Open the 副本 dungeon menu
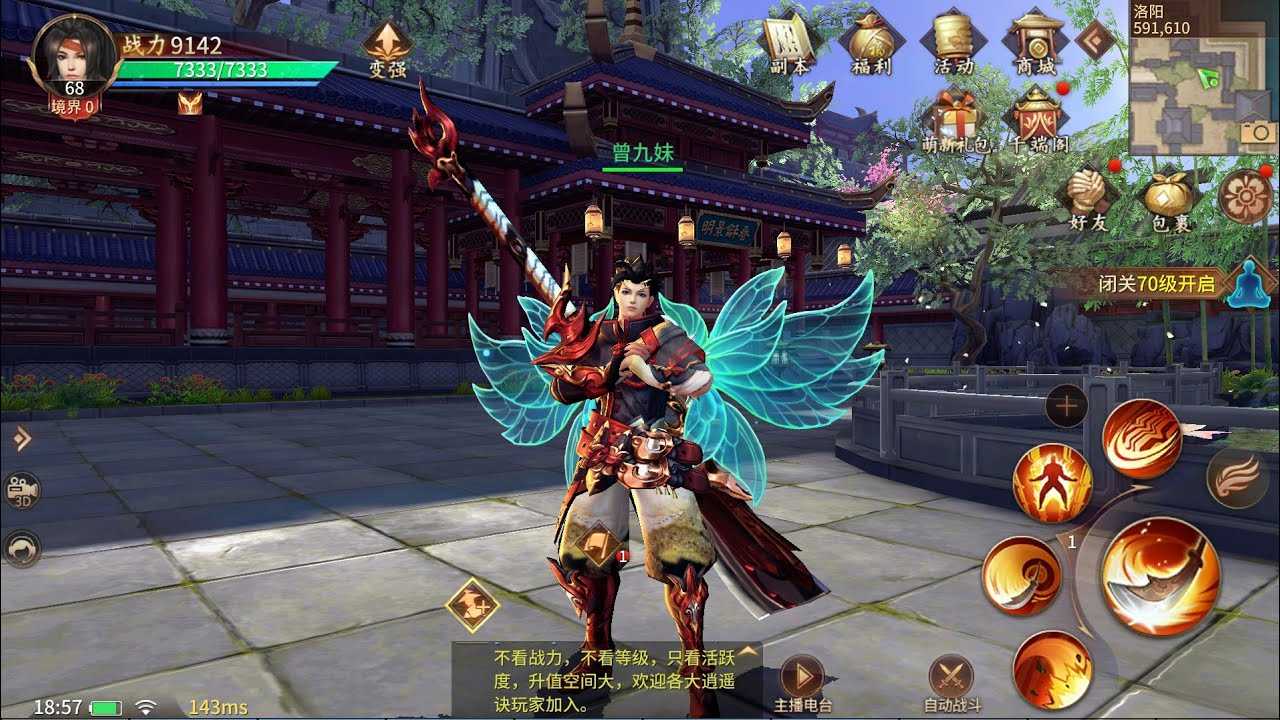This screenshot has height=720, width=1280. [787, 44]
